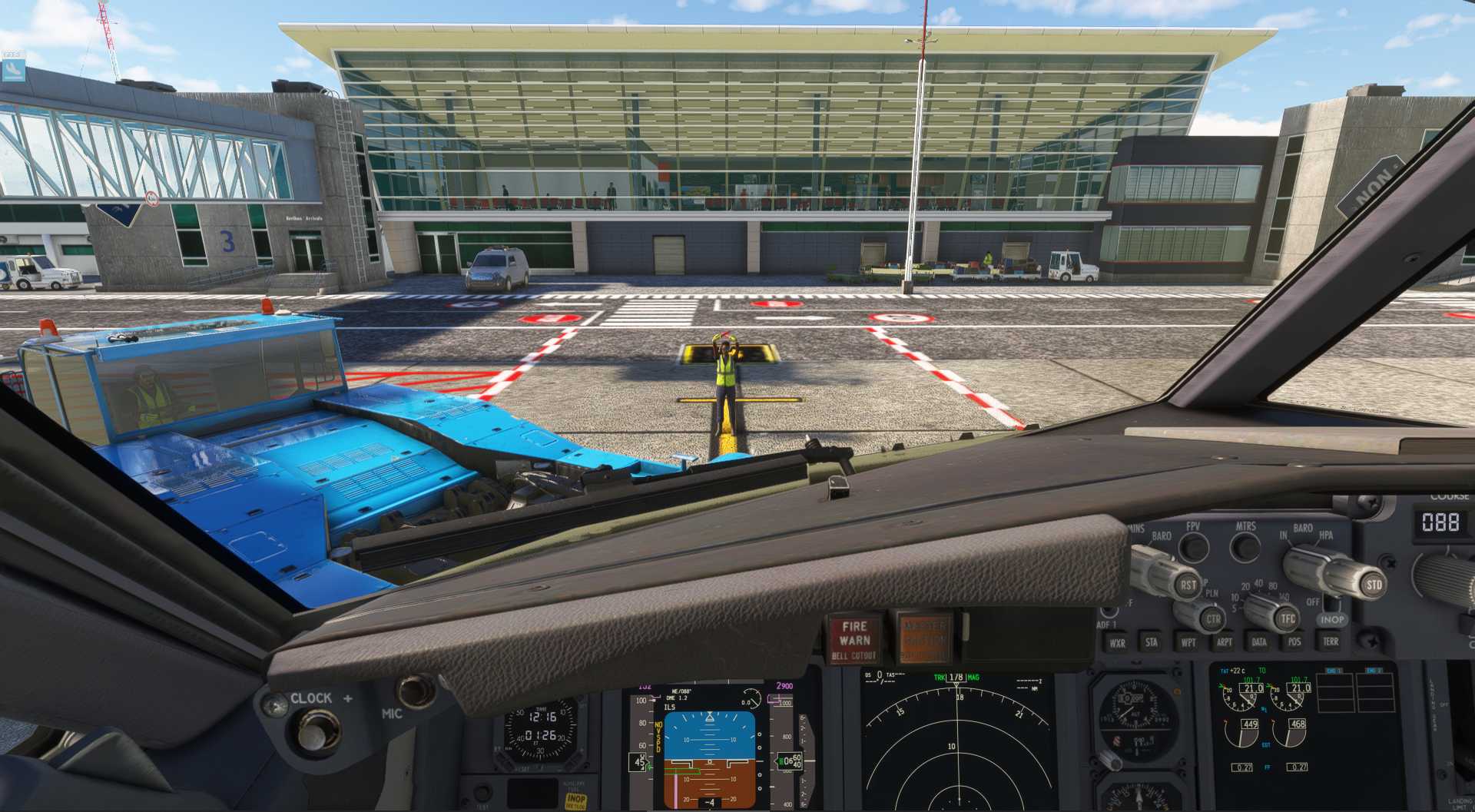Silence the FIRE WARN bell cutout light
The width and height of the screenshot is (1475, 812).
(854, 639)
